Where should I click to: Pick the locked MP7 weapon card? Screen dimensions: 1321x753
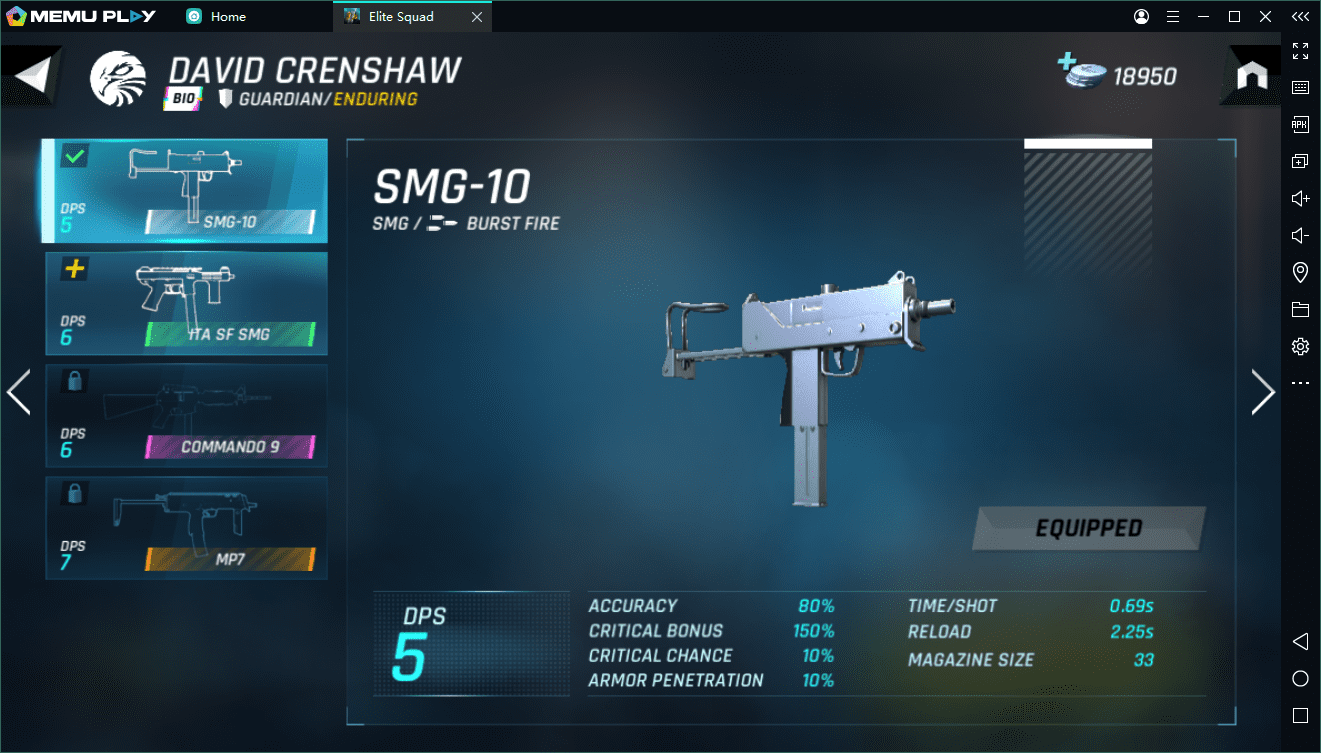pos(186,527)
